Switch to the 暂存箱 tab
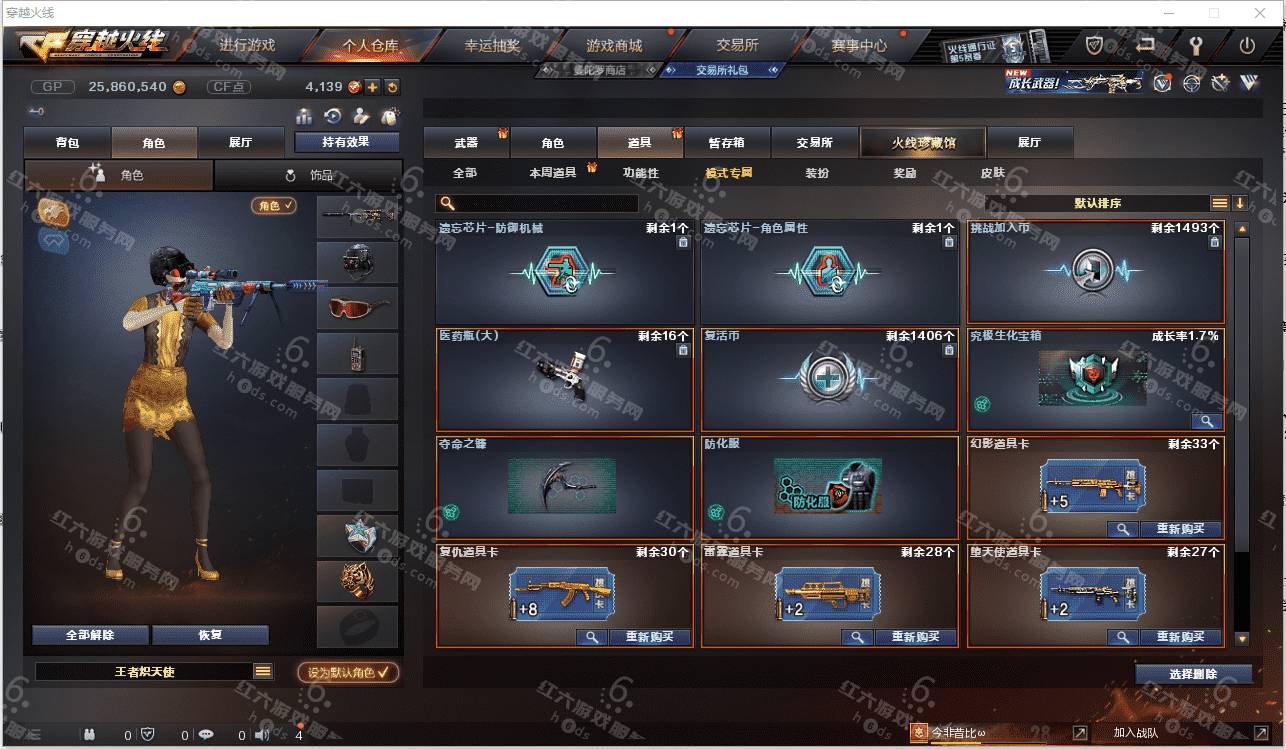Screen dimensions: 1286x749 (726, 143)
